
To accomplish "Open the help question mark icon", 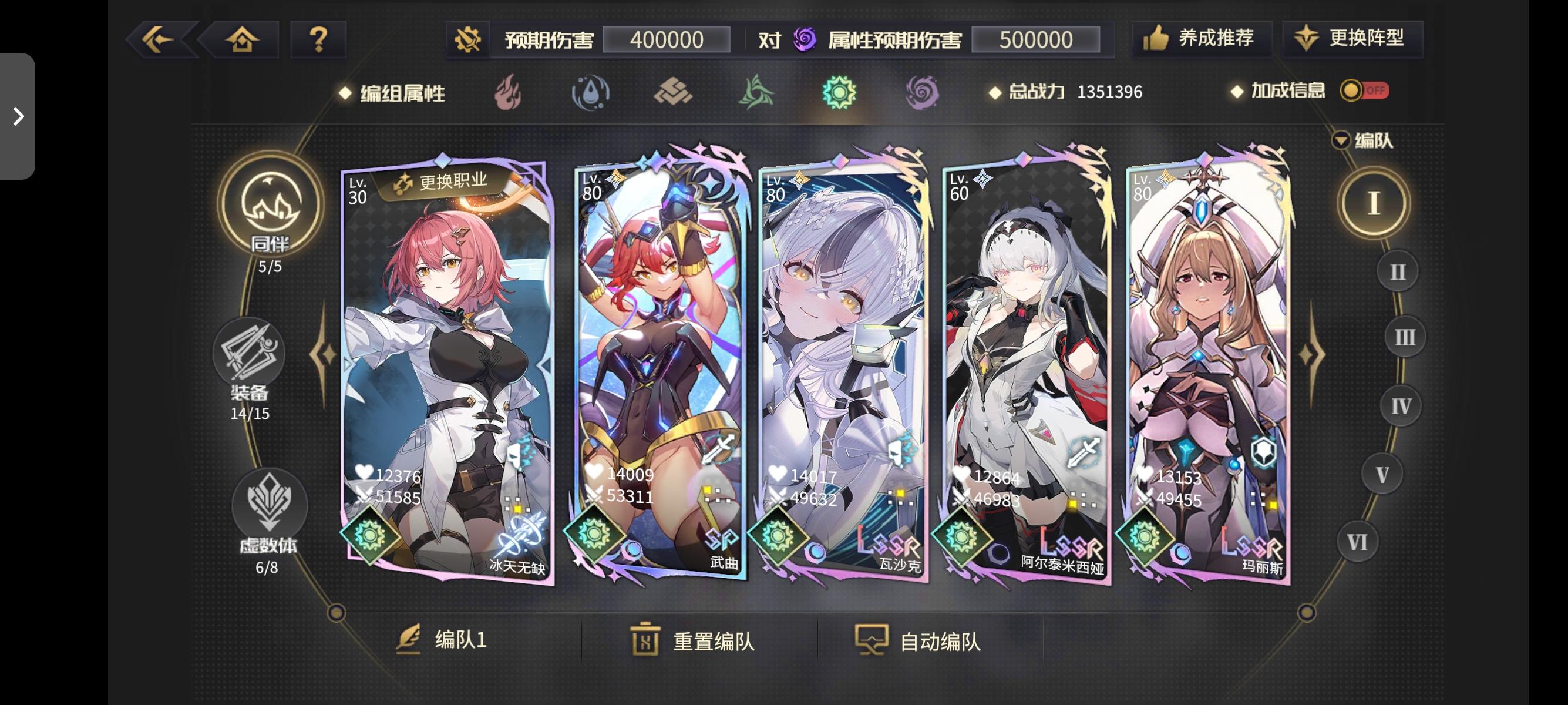I will click(x=317, y=38).
